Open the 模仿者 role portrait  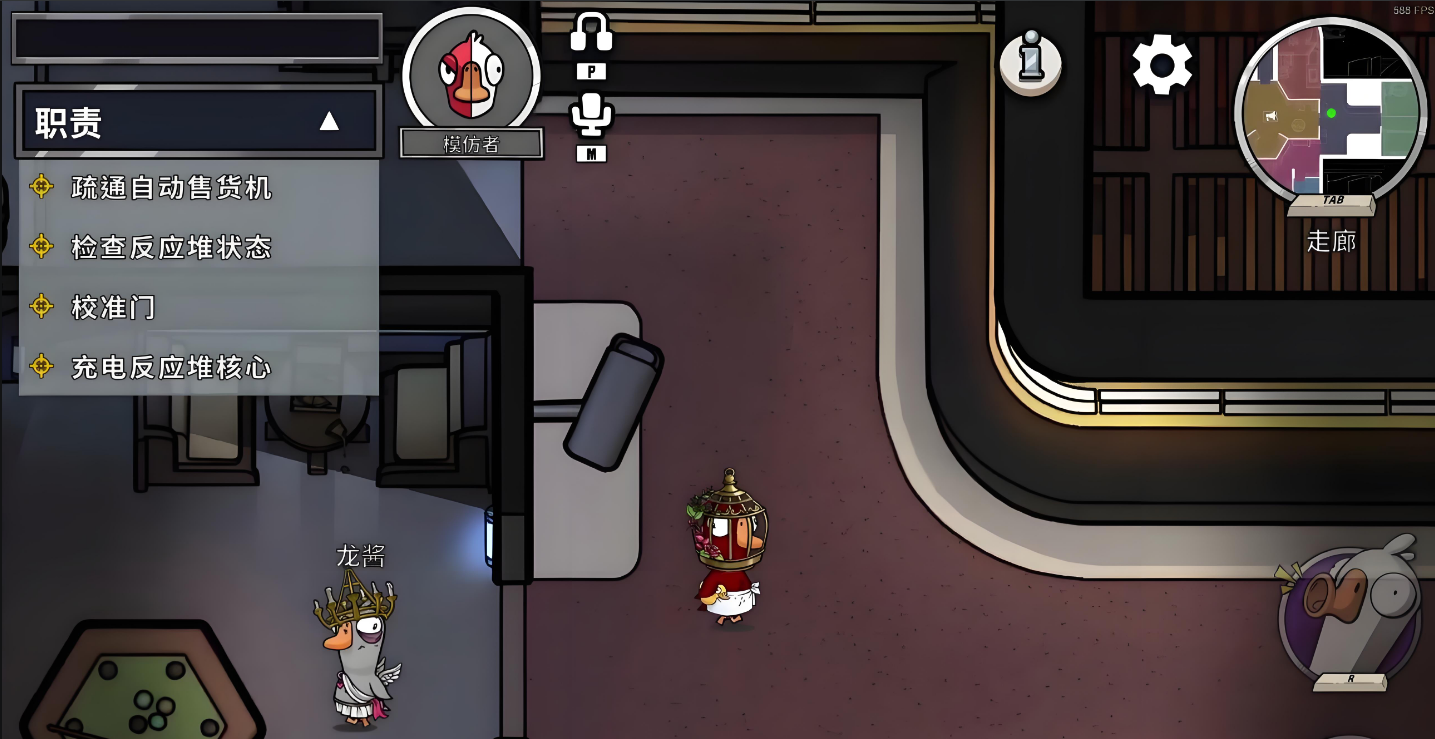[x=471, y=75]
